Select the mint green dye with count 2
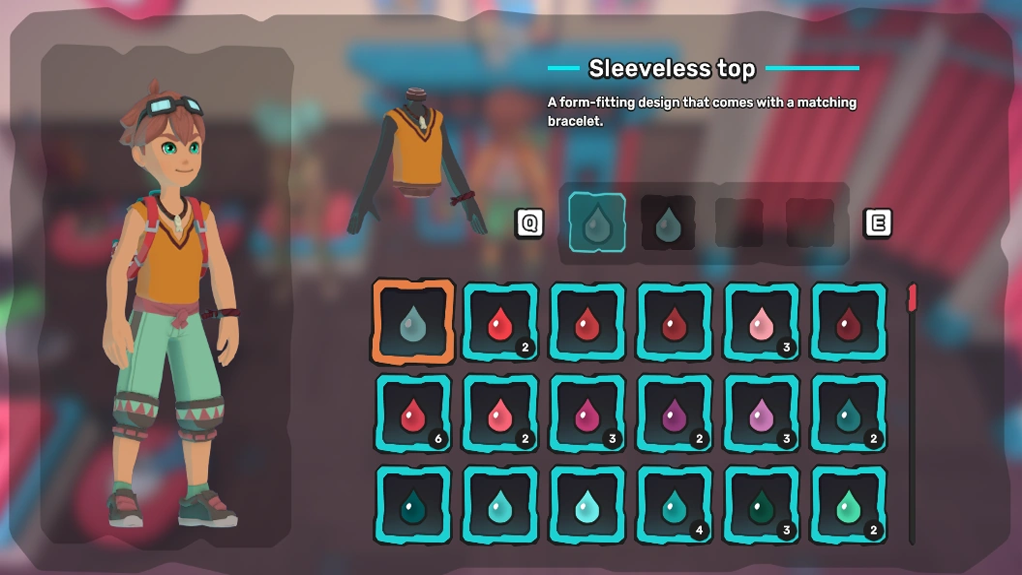1022x575 pixels. (848, 505)
